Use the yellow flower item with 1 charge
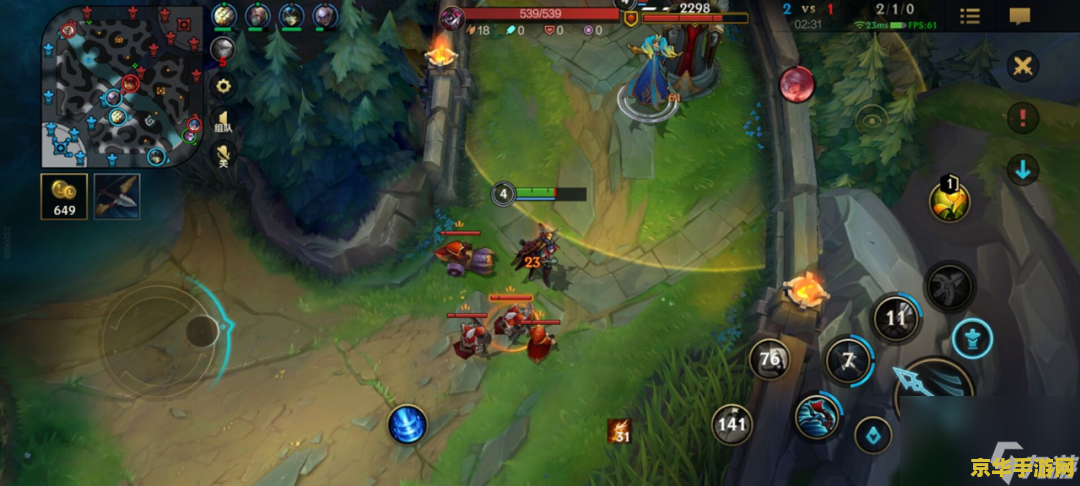The width and height of the screenshot is (1080, 486). tap(948, 202)
